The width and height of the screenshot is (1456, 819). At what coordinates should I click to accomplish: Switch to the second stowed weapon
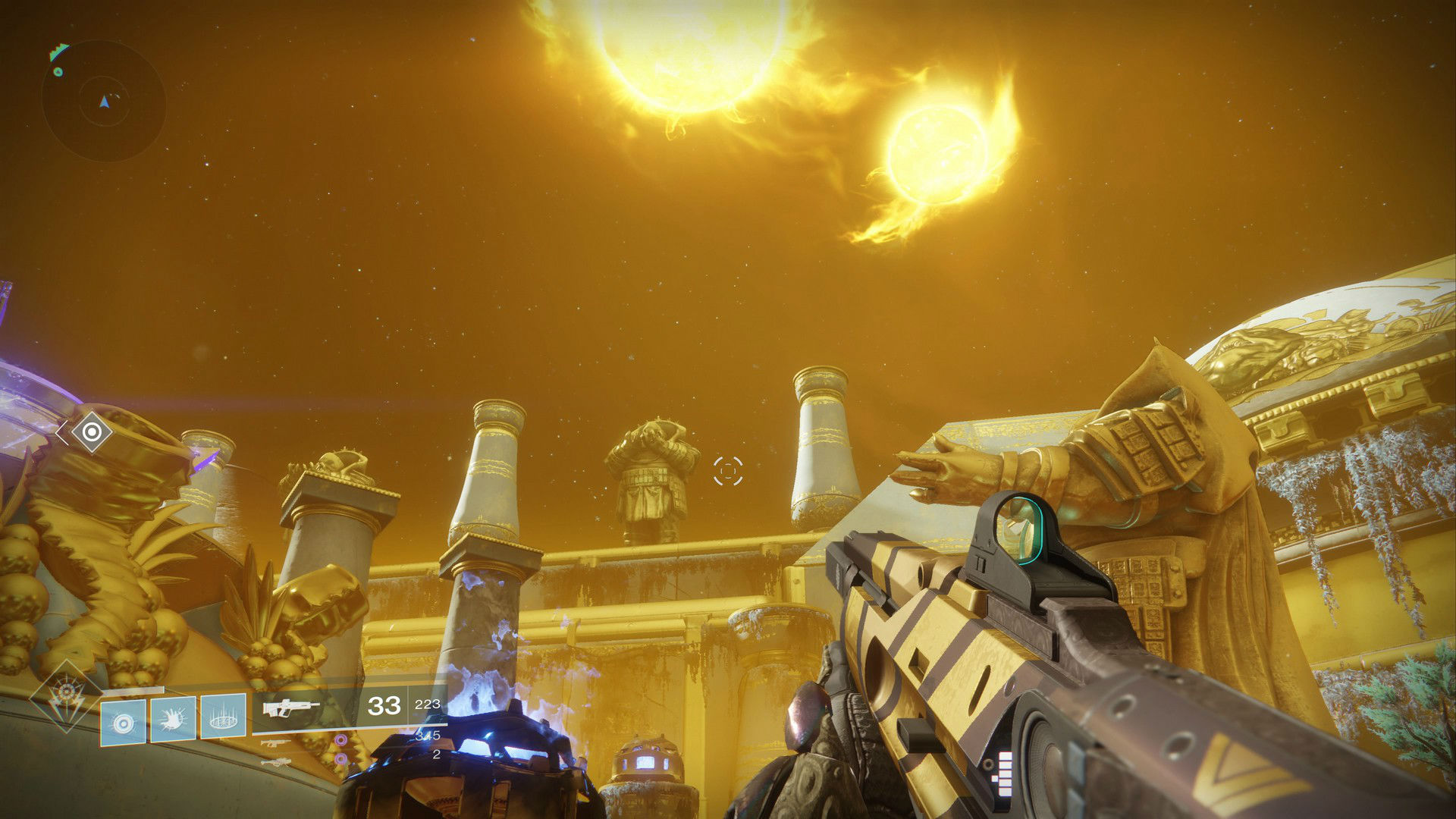[275, 742]
